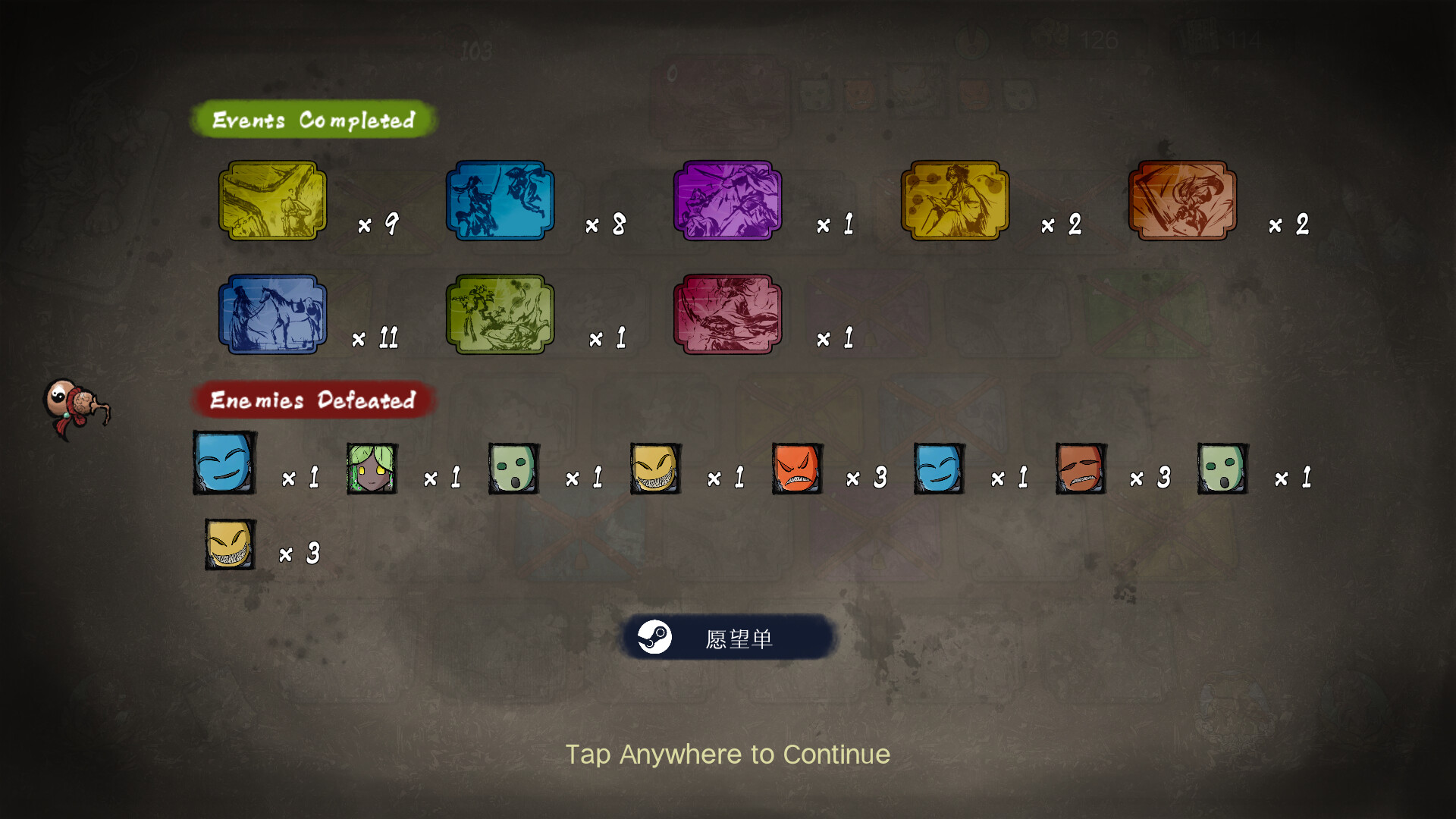Click the orange swordsman event card completed x2
Image resolution: width=1456 pixels, height=819 pixels.
click(1181, 201)
